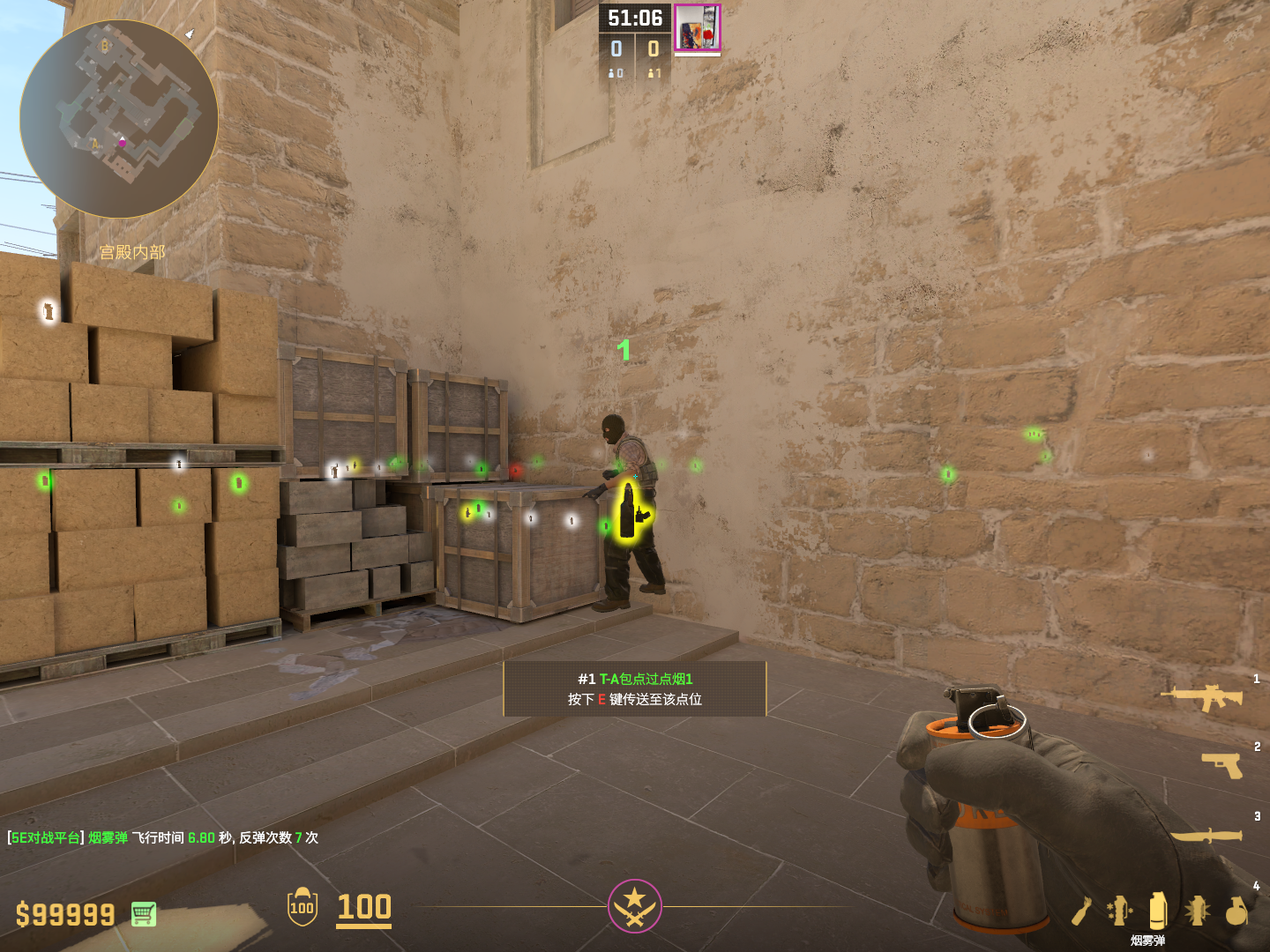The width and height of the screenshot is (1270, 952).
Task: Switch to the pistol in slot 2
Action: click(x=1222, y=764)
